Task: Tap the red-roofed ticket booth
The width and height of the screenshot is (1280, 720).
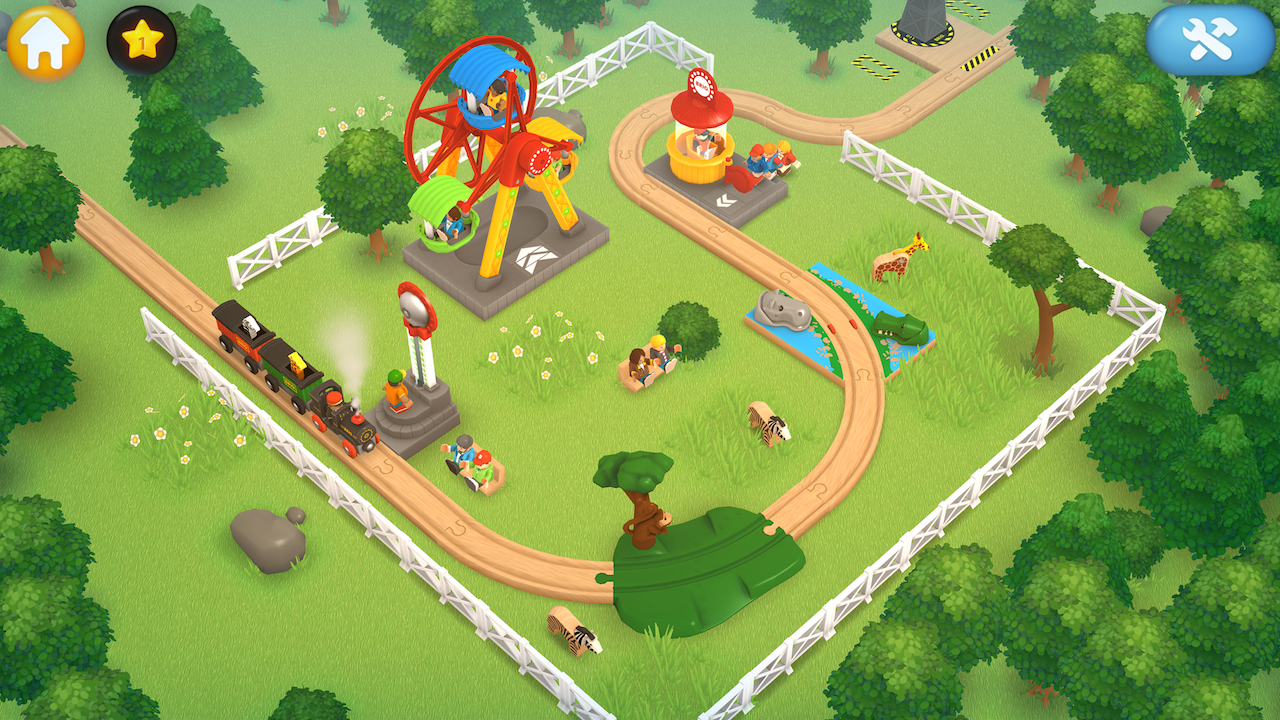Action: (703, 120)
